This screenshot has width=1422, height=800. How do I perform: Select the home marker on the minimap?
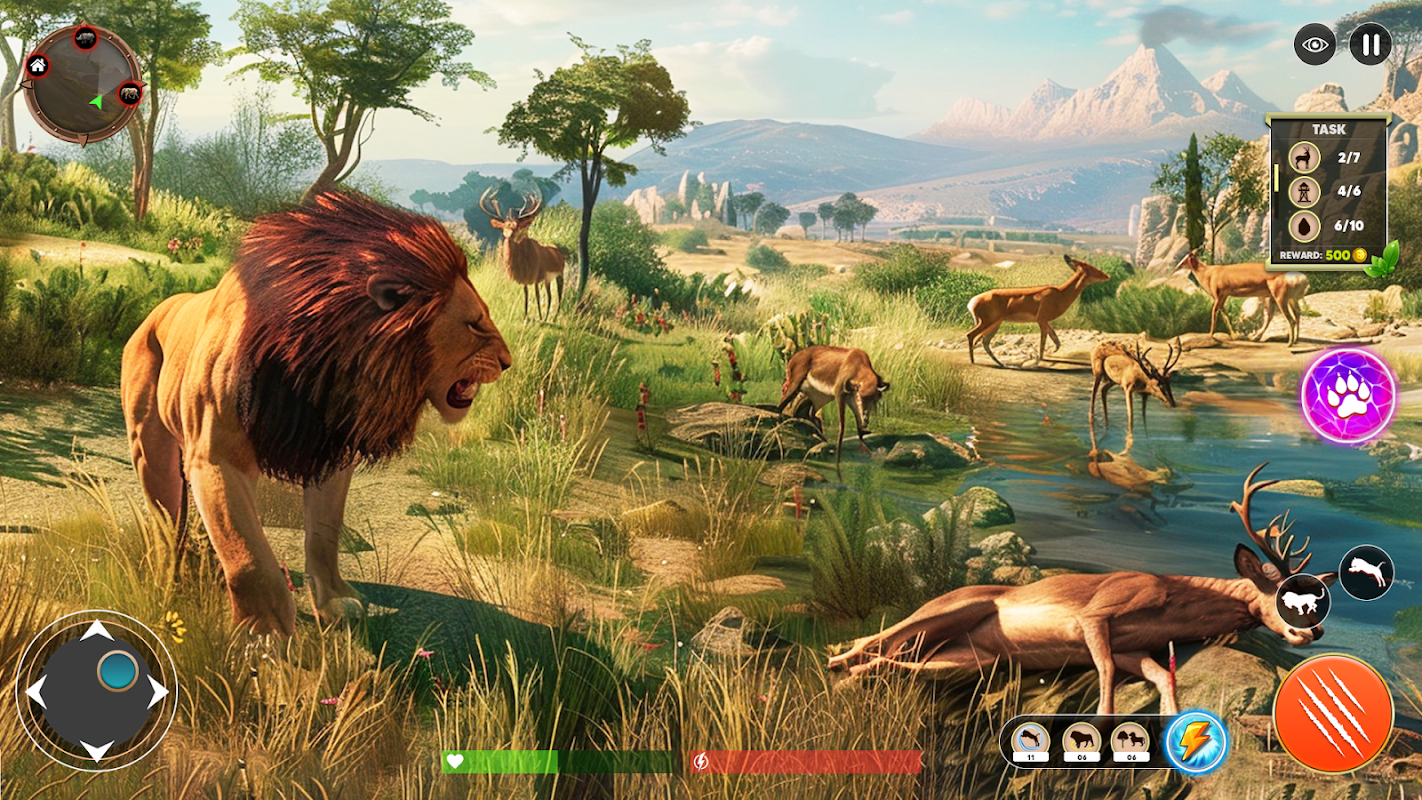pos(37,66)
